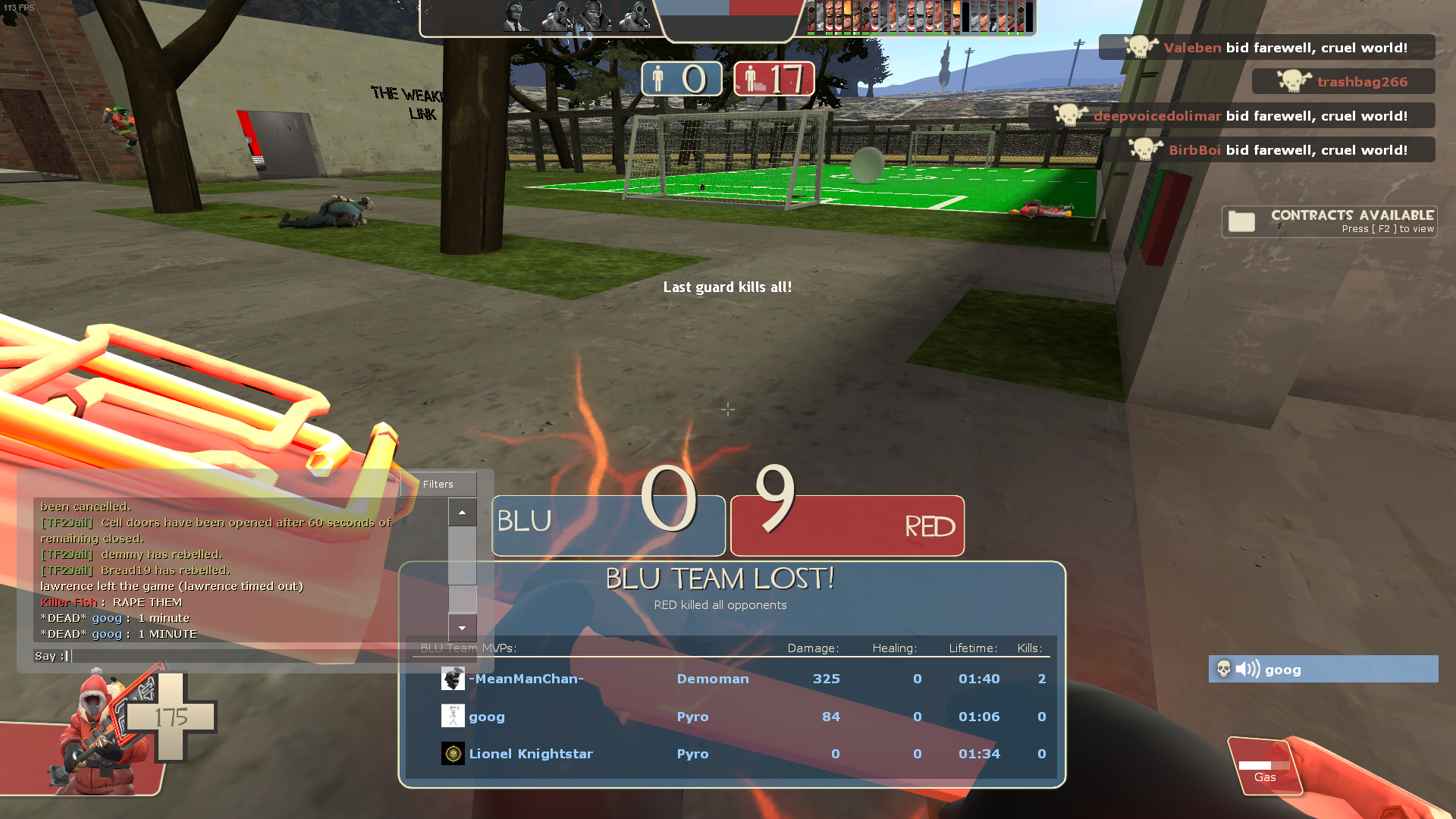The width and height of the screenshot is (1456, 819).
Task: Open the Contracts folder icon
Action: coord(1241,221)
